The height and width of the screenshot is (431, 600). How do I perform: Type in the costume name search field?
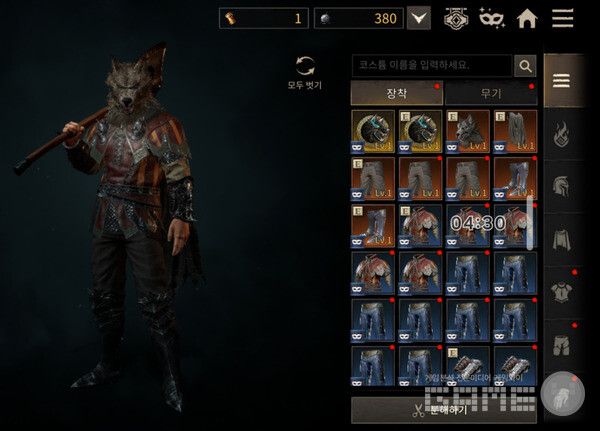tap(431, 66)
